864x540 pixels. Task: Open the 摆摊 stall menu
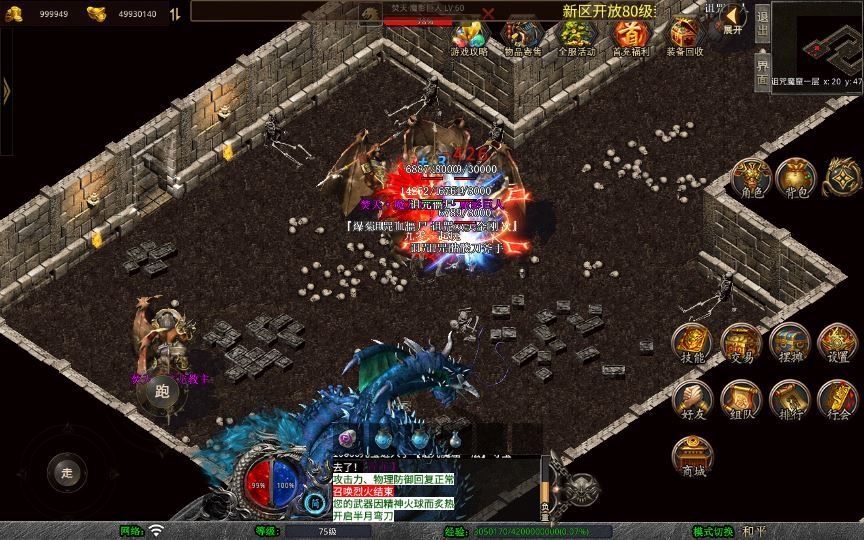click(x=789, y=343)
